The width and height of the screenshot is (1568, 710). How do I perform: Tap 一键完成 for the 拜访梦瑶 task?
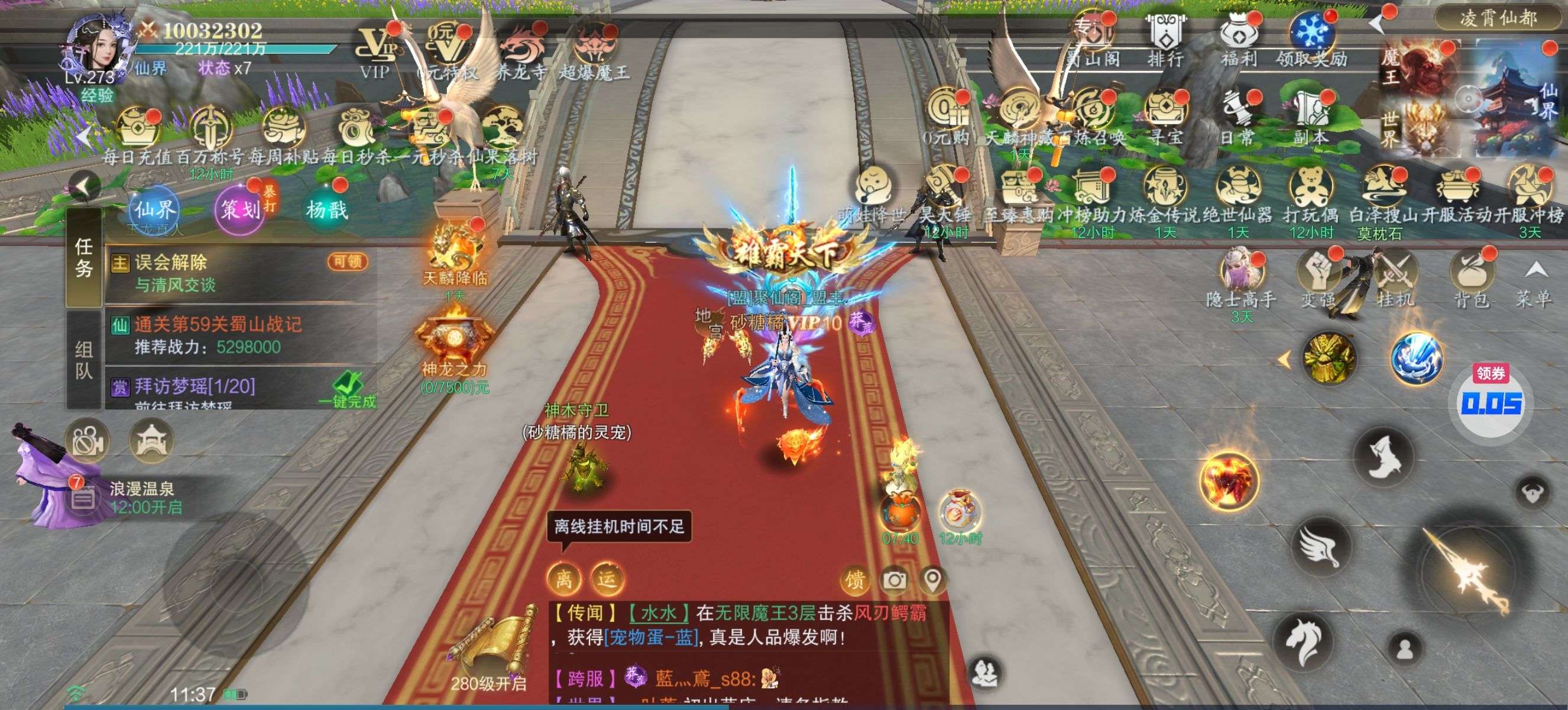348,390
